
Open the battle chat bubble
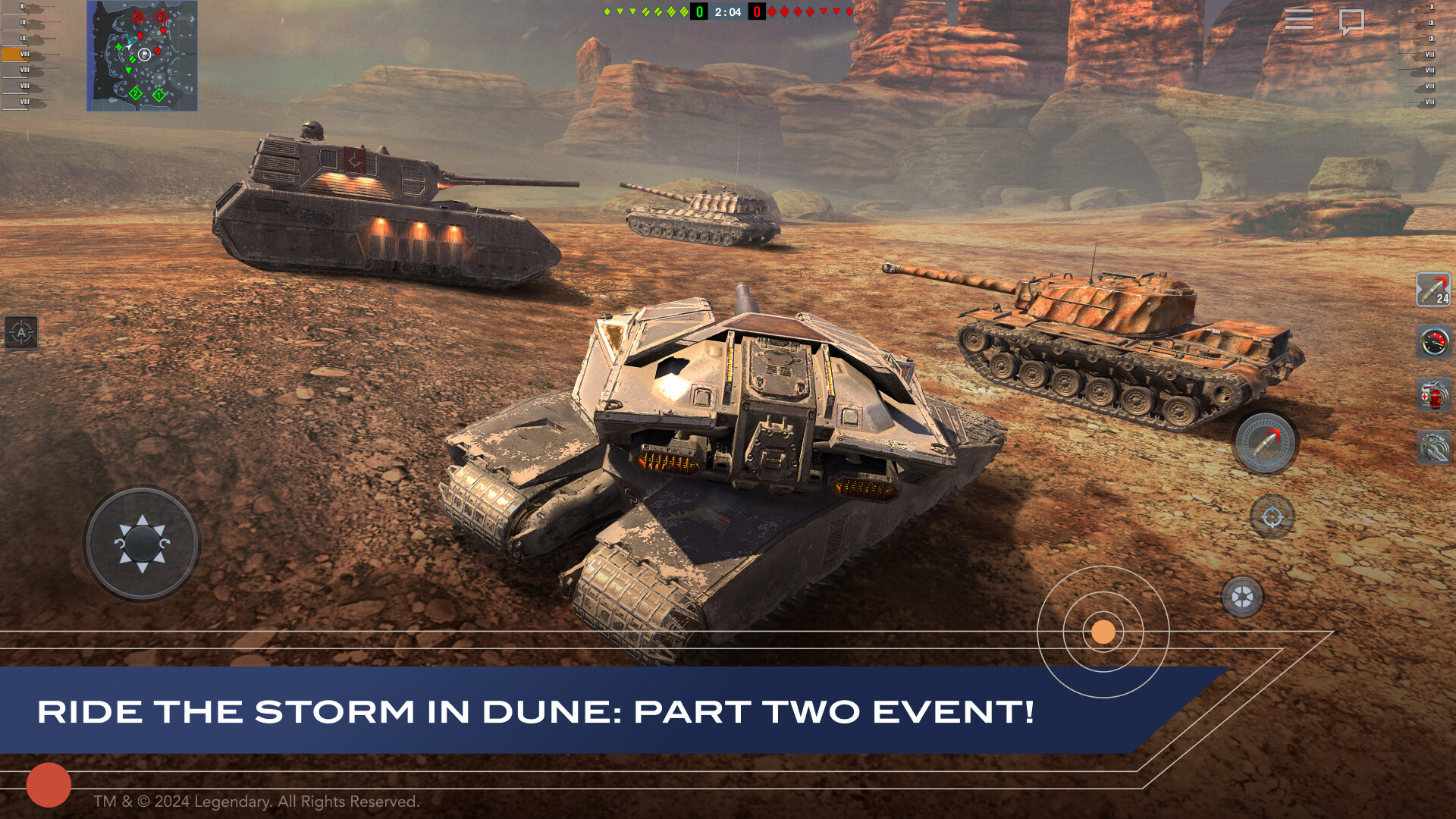tap(1354, 20)
